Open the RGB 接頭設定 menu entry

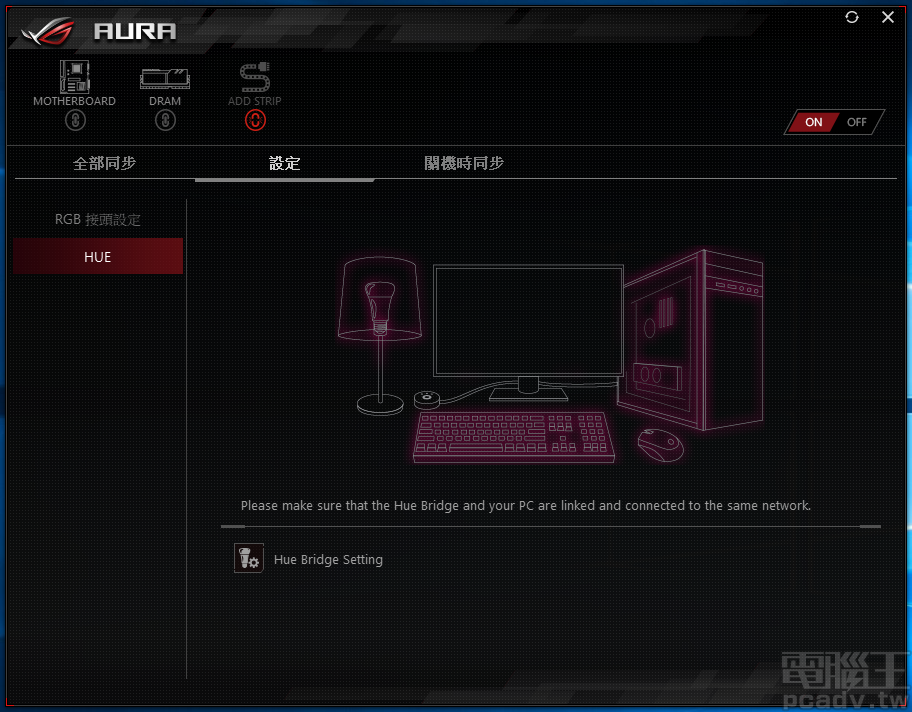[98, 220]
